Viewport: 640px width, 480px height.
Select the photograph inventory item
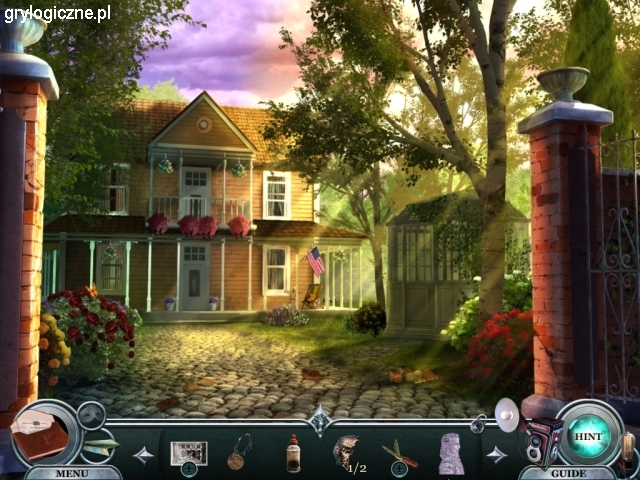(x=188, y=452)
